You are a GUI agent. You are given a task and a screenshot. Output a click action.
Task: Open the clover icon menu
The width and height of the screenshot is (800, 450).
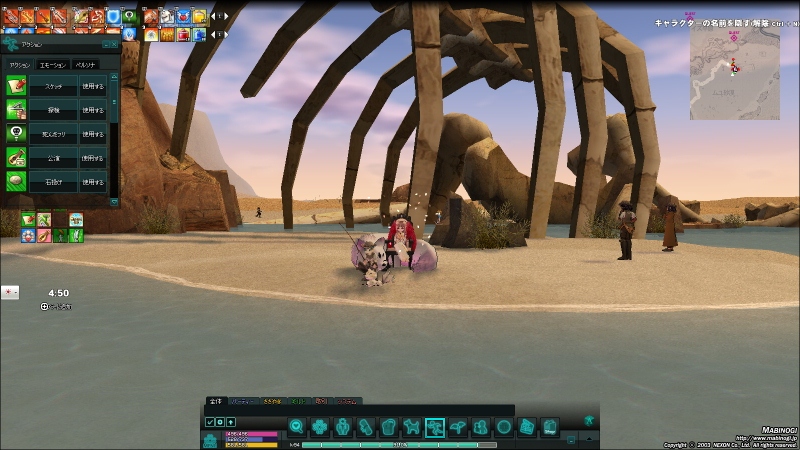point(319,427)
